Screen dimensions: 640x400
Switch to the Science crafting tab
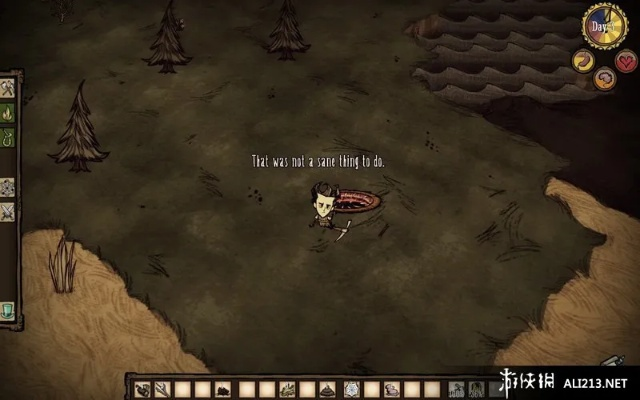(8, 187)
